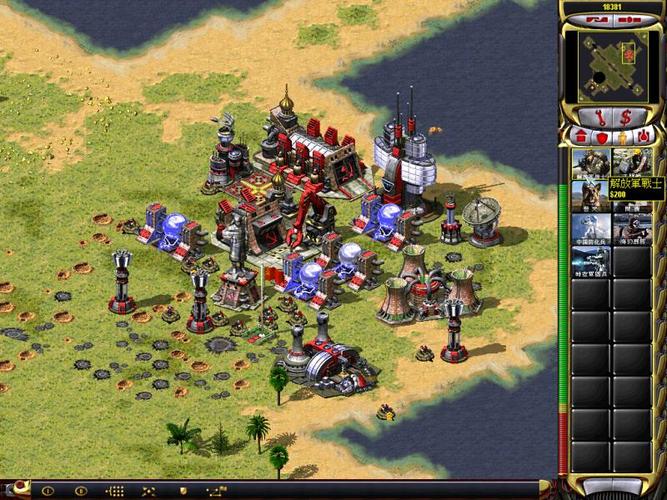
Task: Switch to the shield defenses tab
Action: coord(600,136)
